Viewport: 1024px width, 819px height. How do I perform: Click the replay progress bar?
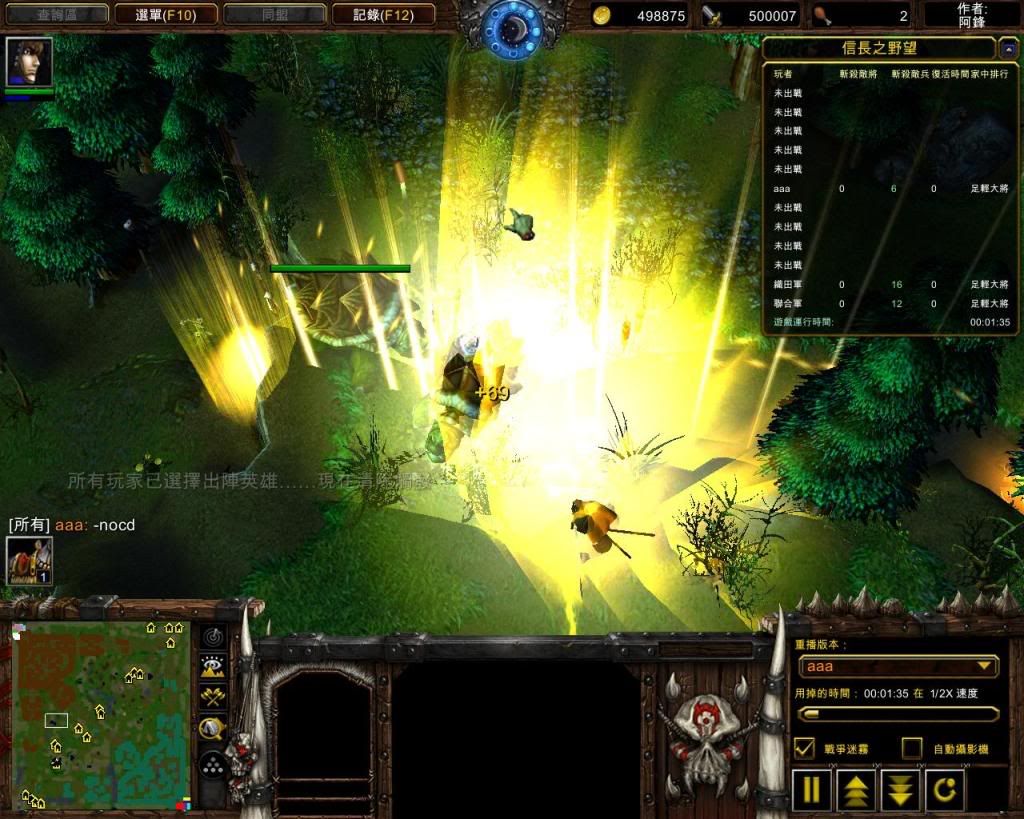897,714
